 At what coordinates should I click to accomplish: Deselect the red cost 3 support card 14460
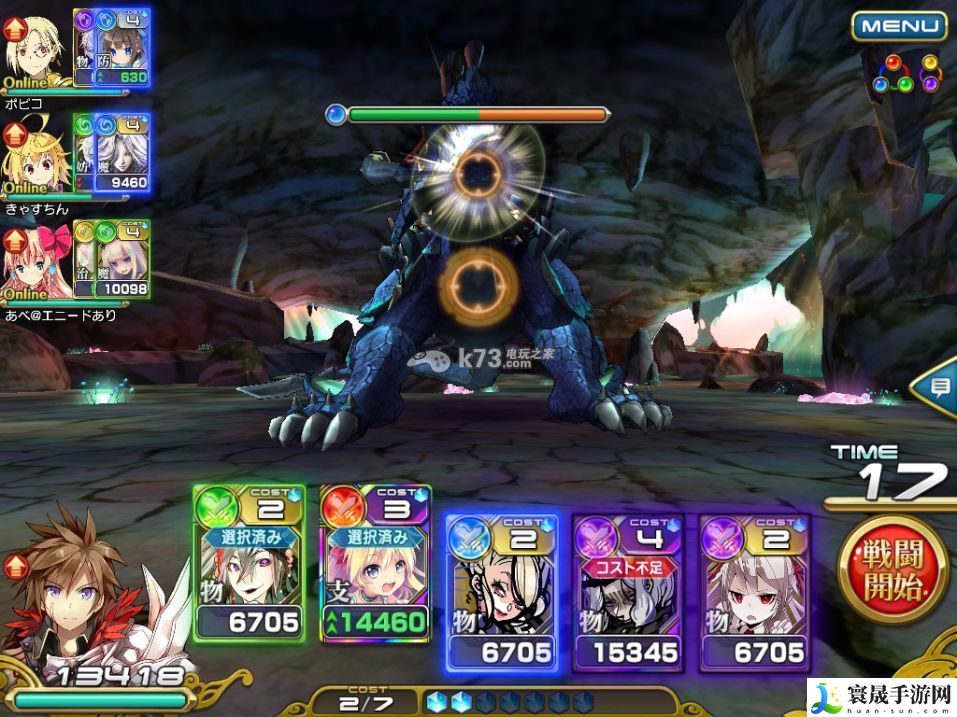pyautogui.click(x=375, y=577)
